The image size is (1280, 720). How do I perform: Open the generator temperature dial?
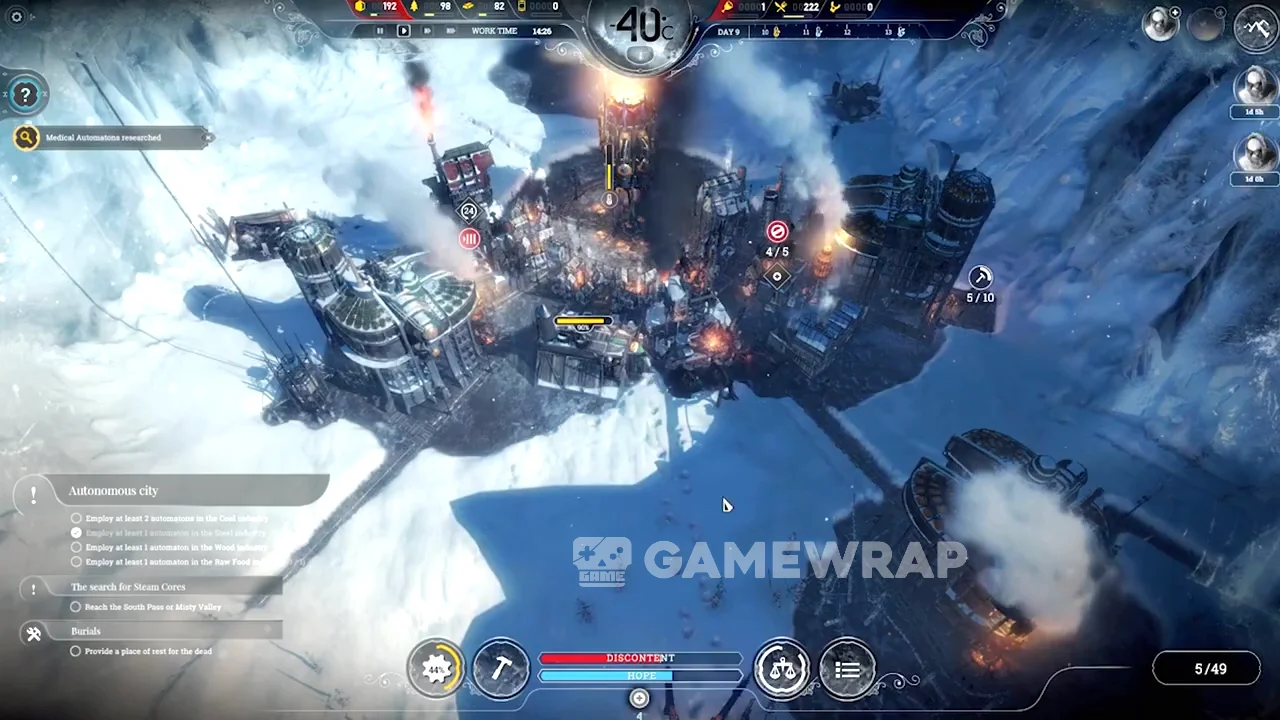[640, 30]
